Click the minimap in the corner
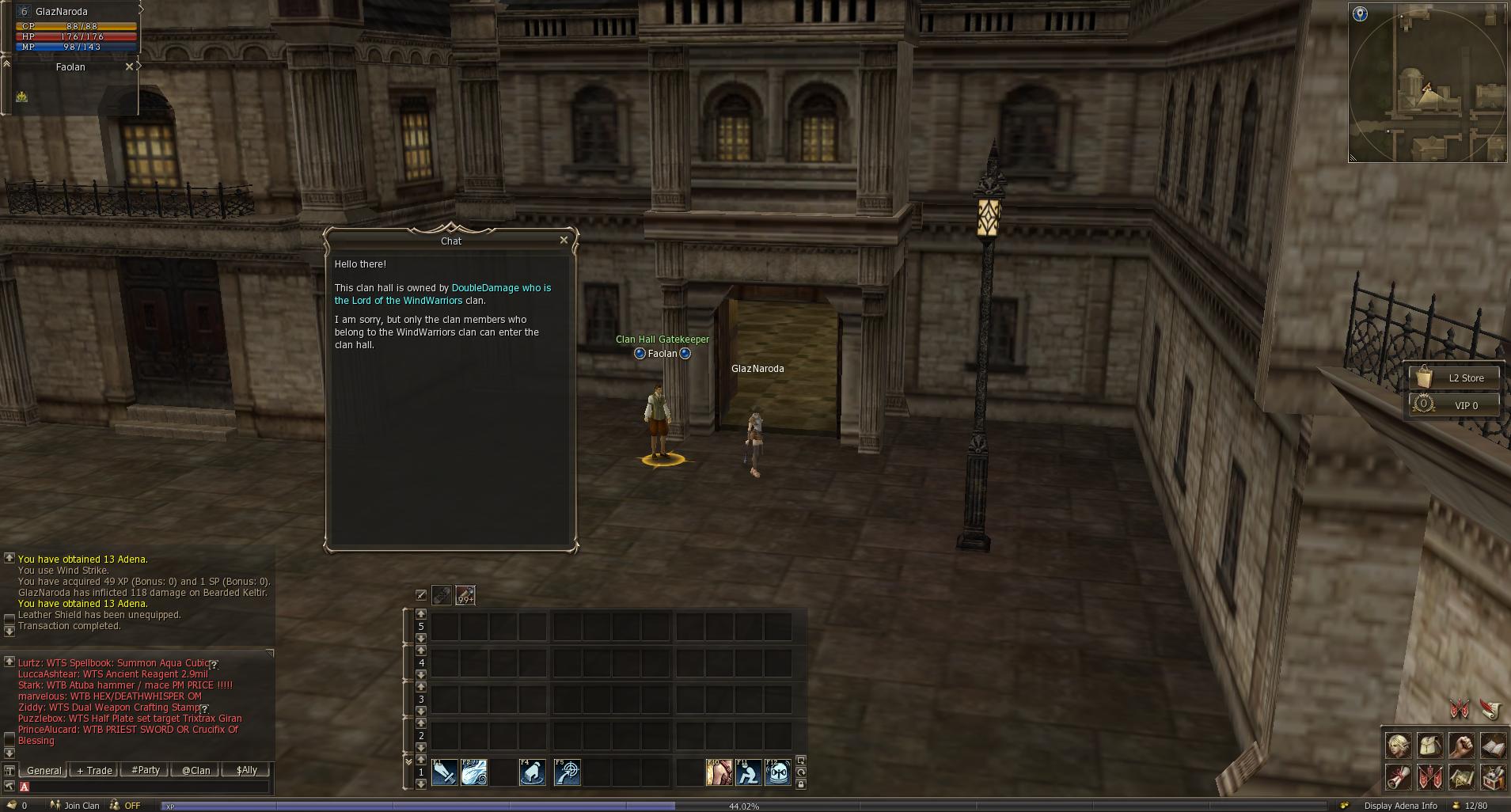1511x812 pixels. [x=1427, y=83]
